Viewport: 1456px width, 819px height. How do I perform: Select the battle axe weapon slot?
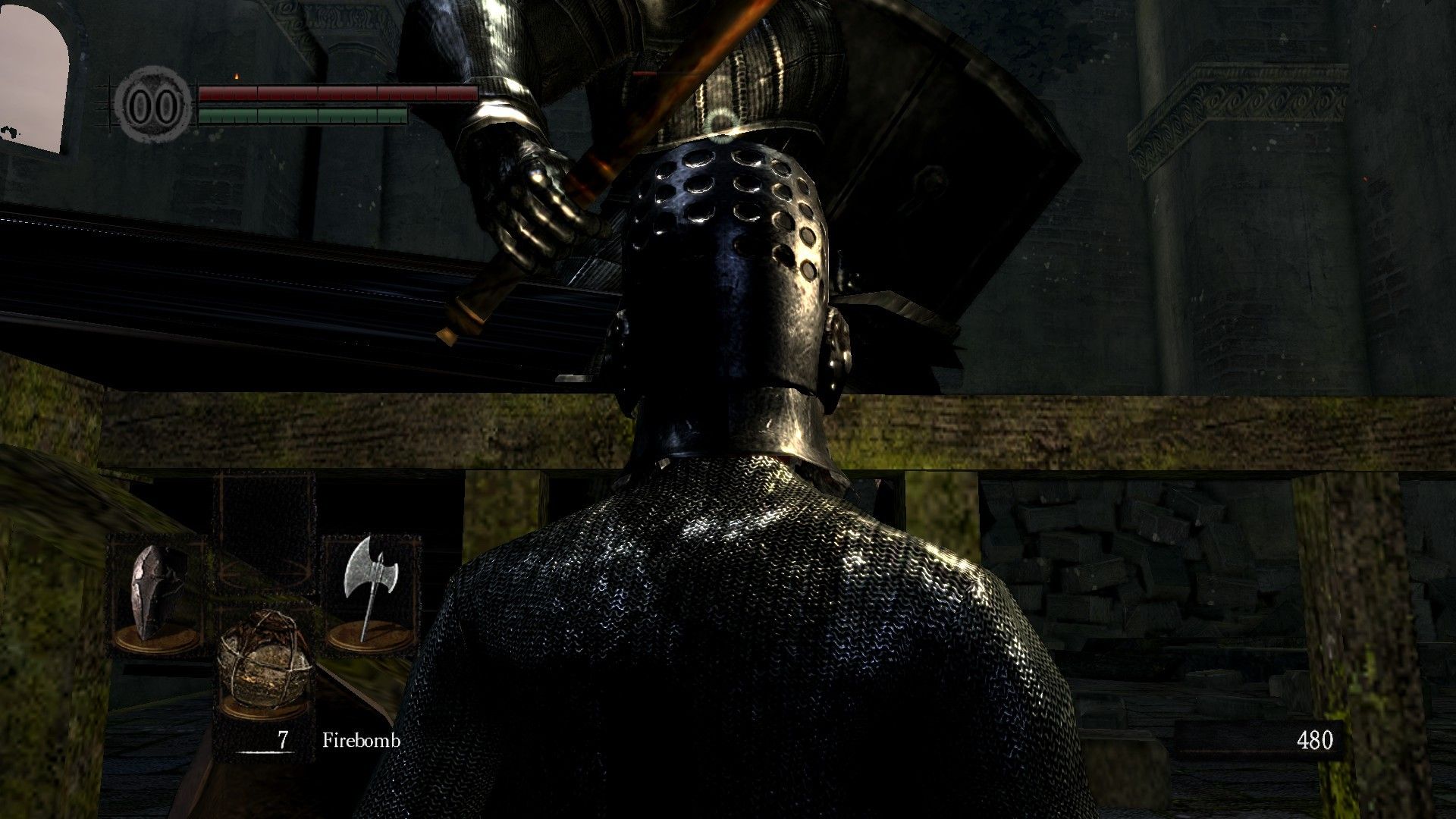tap(370, 593)
